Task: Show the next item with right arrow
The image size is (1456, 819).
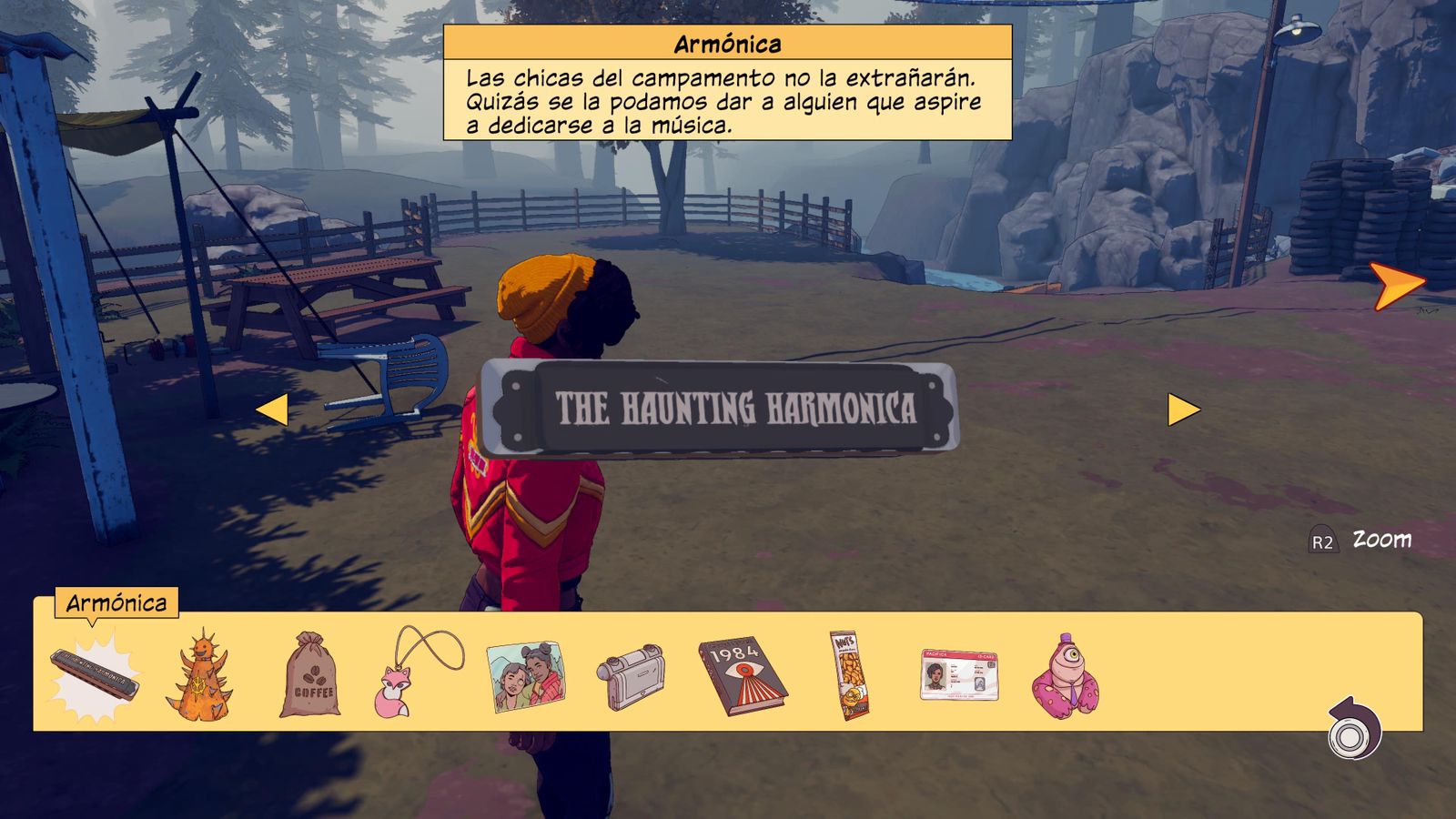Action: coord(1183,409)
